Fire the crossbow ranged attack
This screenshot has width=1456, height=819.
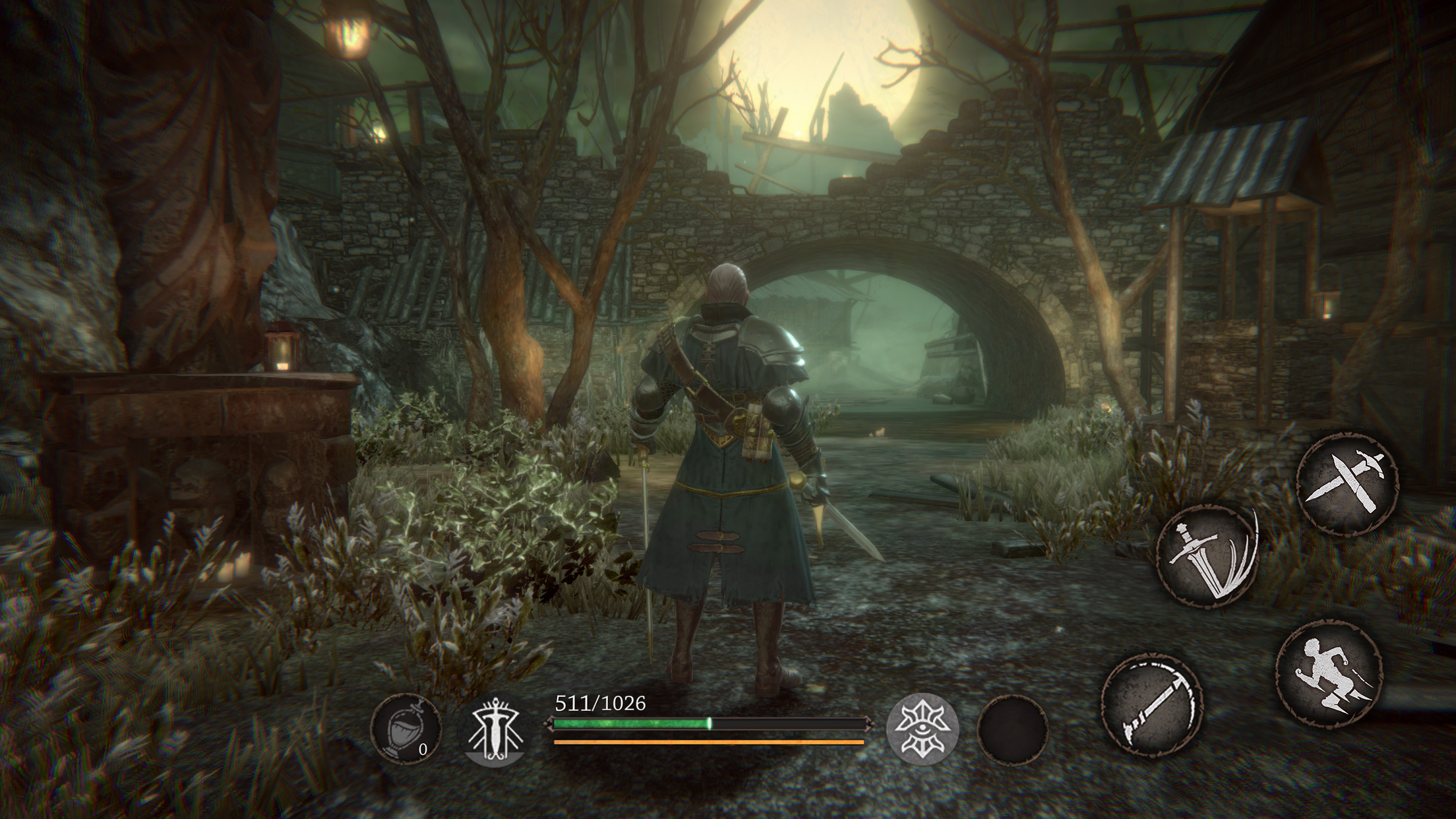[1151, 705]
